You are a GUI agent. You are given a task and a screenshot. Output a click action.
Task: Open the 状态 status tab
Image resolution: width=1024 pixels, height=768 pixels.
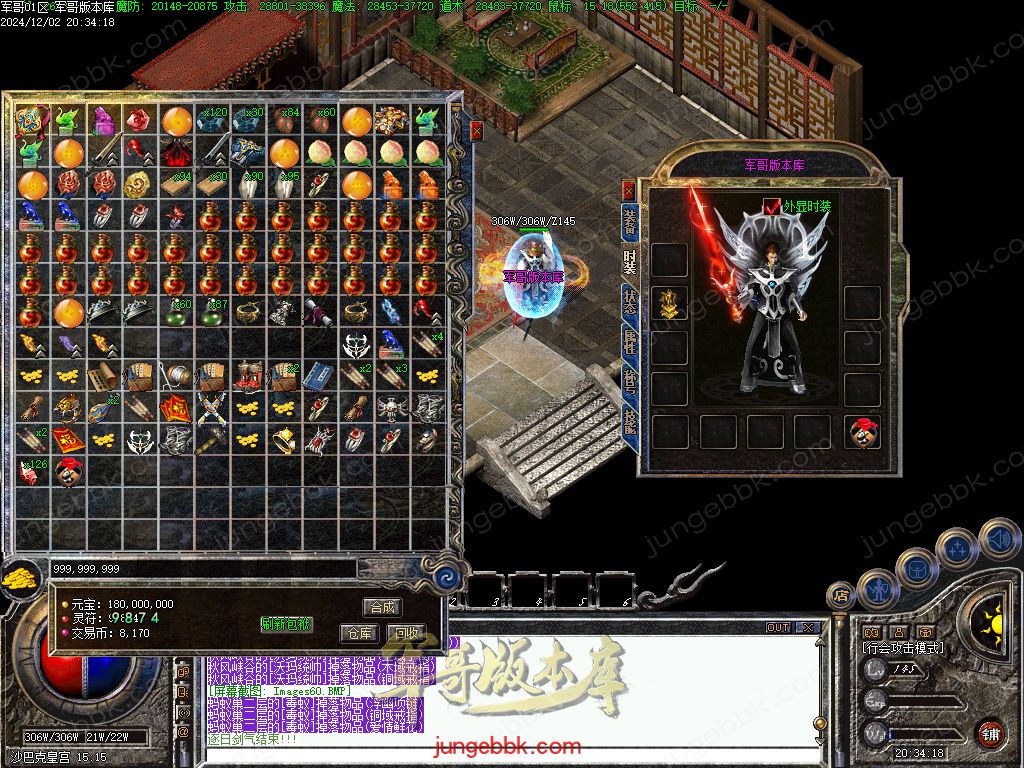(630, 300)
